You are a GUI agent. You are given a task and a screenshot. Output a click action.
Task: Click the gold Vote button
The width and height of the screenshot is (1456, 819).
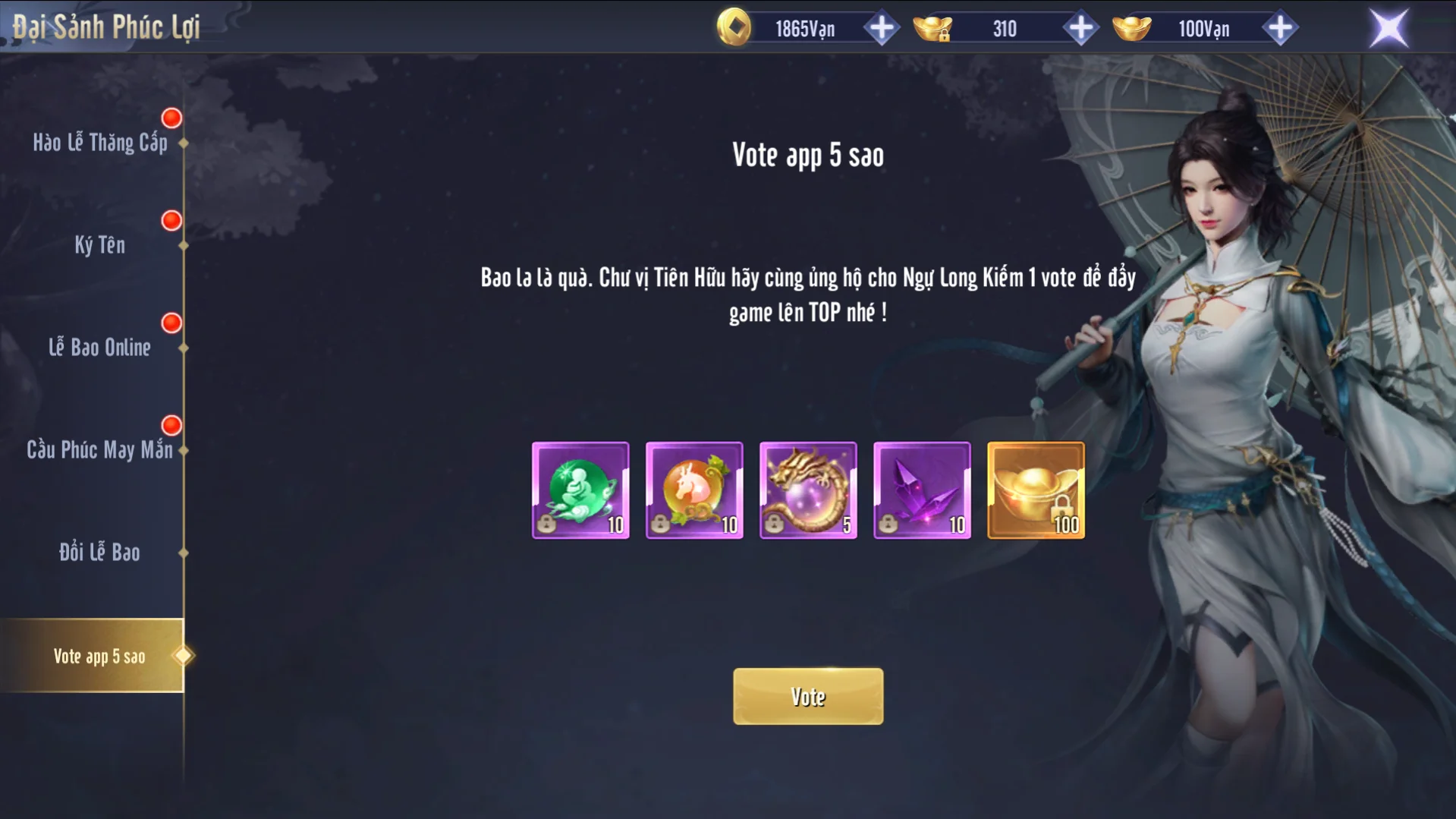[x=807, y=696]
